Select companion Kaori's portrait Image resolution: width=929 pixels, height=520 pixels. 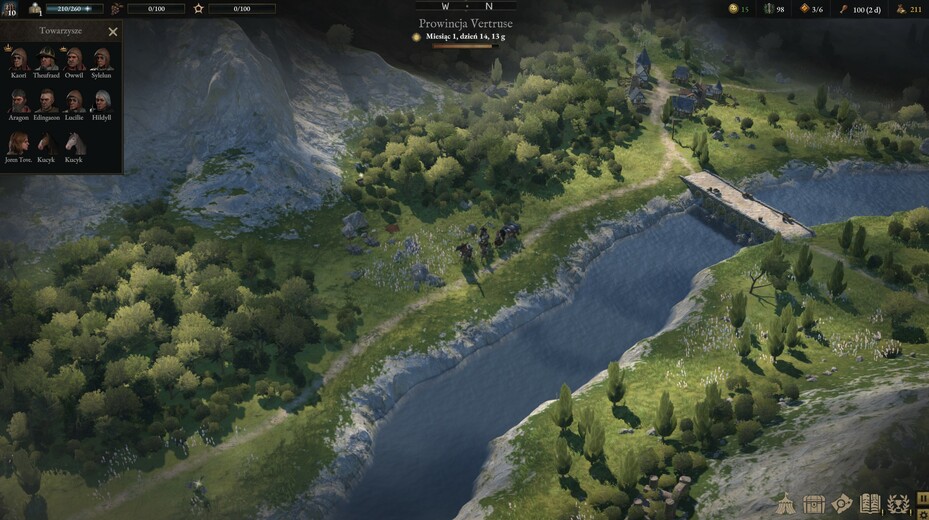19,59
